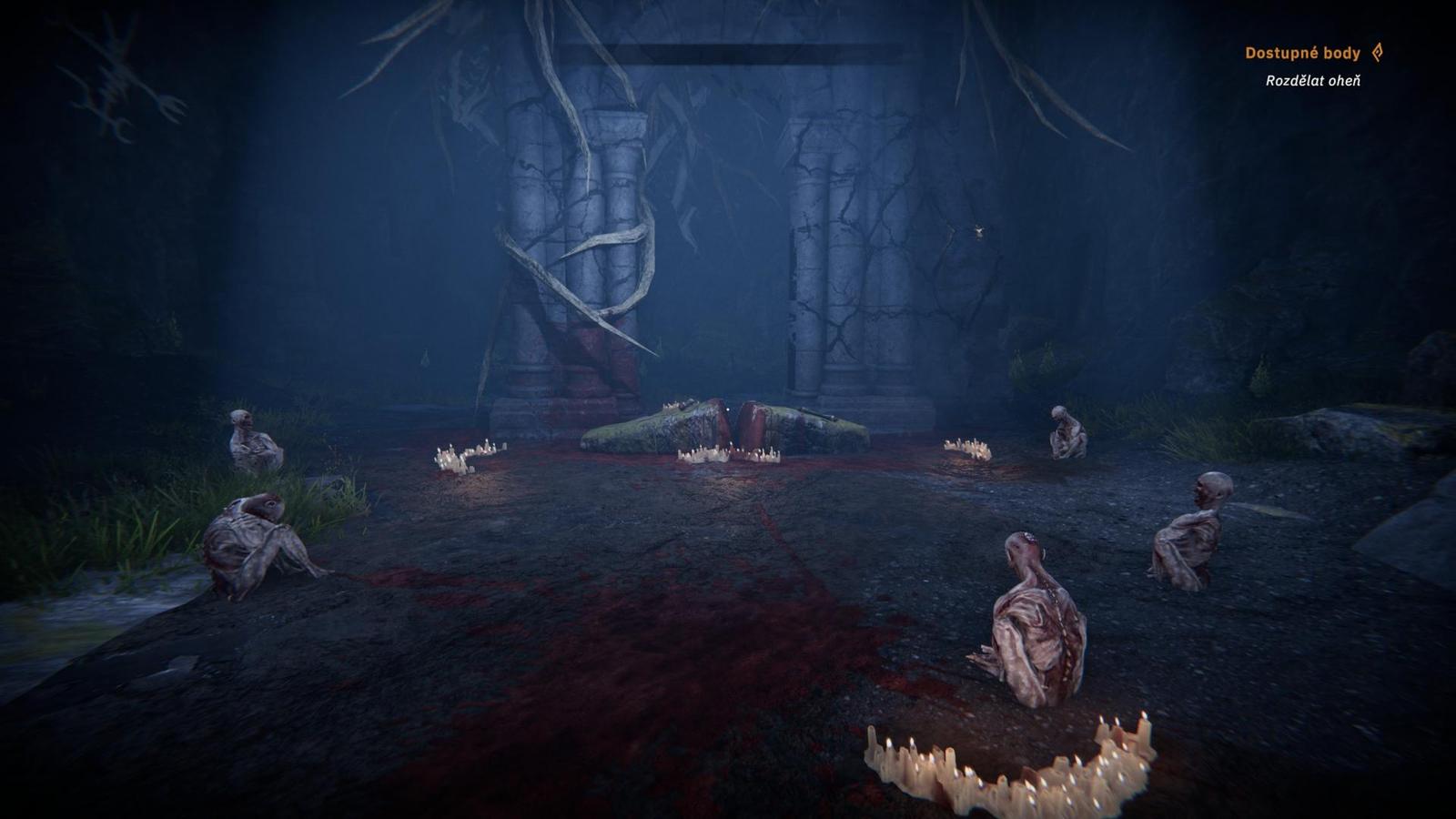The width and height of the screenshot is (1456, 819).
Task: Open the Dostupné body notification
Action: coord(1302,53)
